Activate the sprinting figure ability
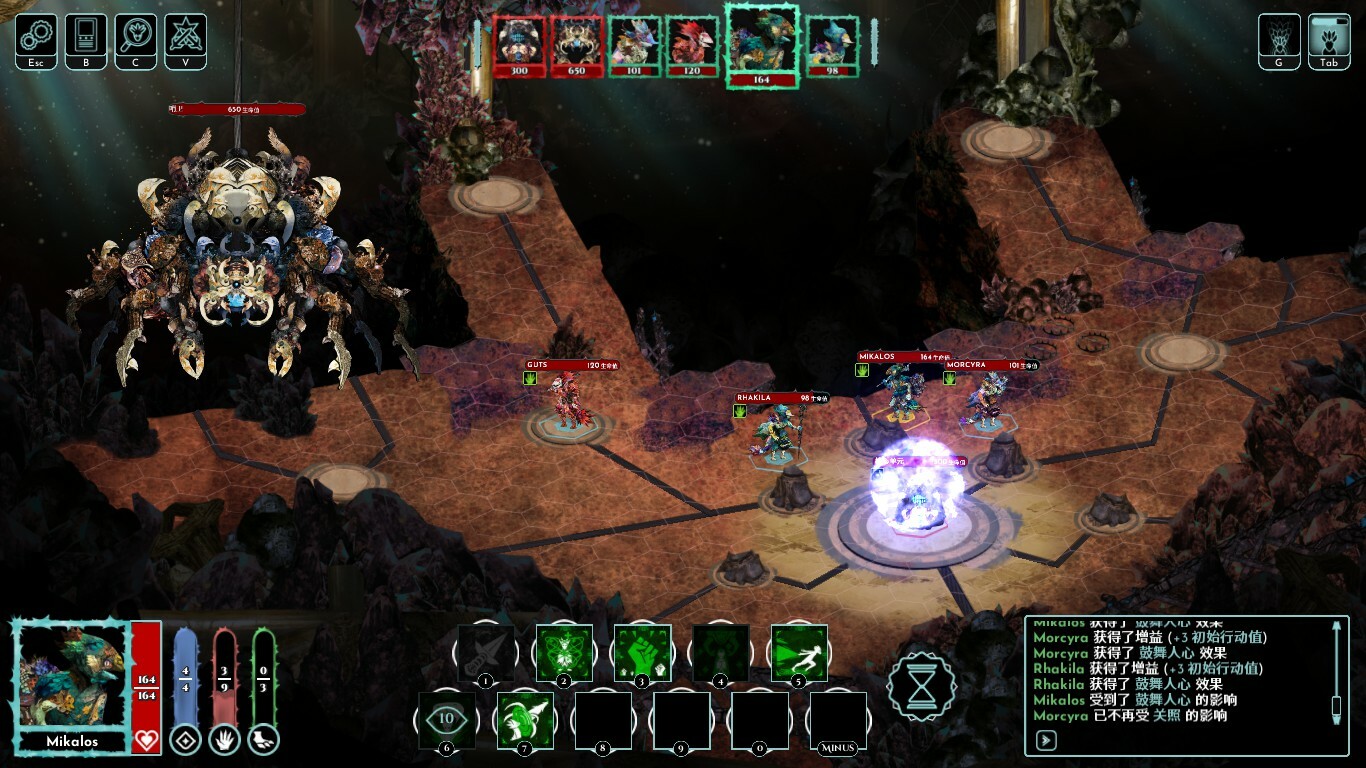This screenshot has width=1366, height=768. [x=799, y=653]
